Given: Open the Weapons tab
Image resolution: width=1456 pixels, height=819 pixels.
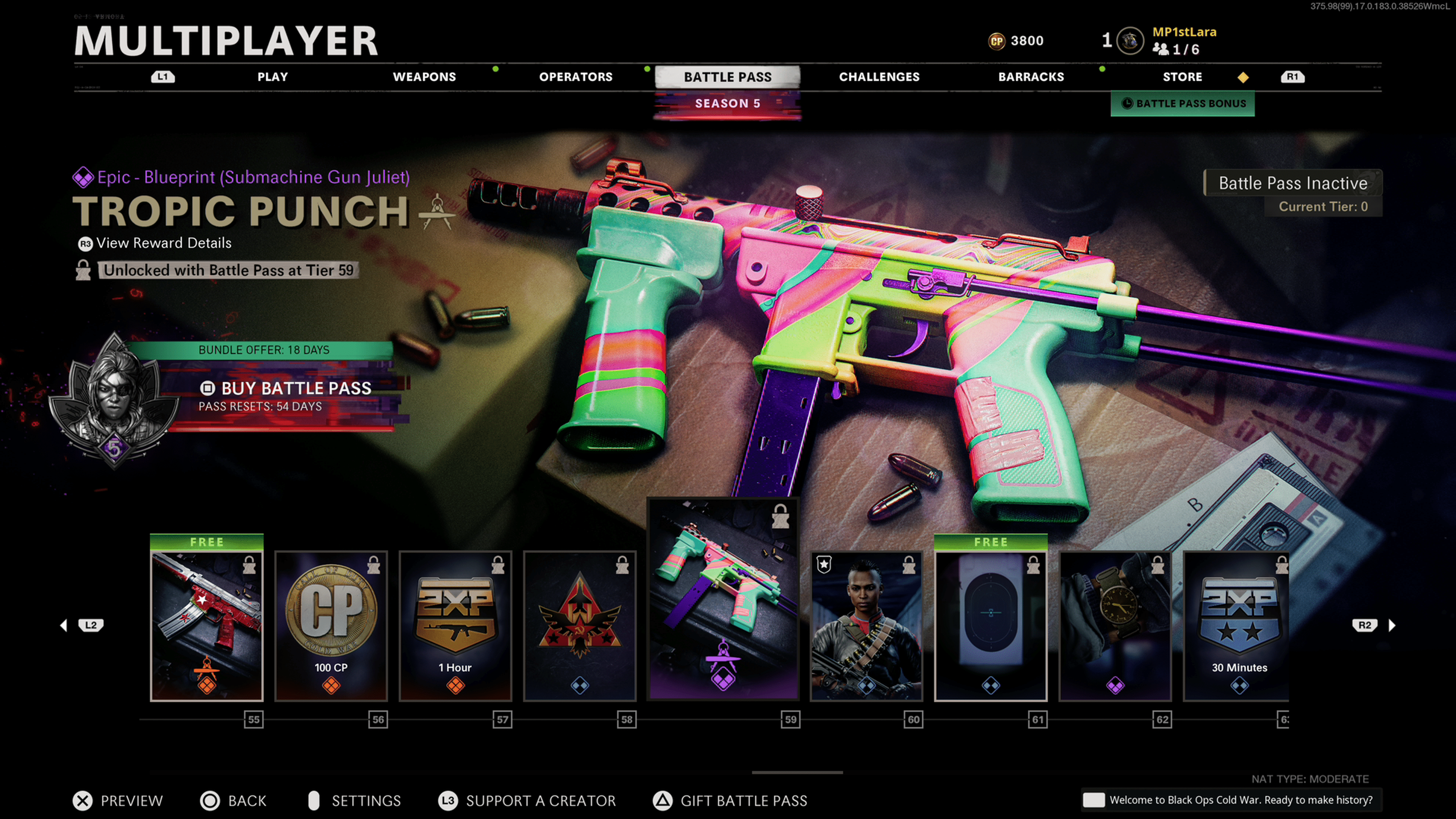Looking at the screenshot, I should [x=424, y=77].
